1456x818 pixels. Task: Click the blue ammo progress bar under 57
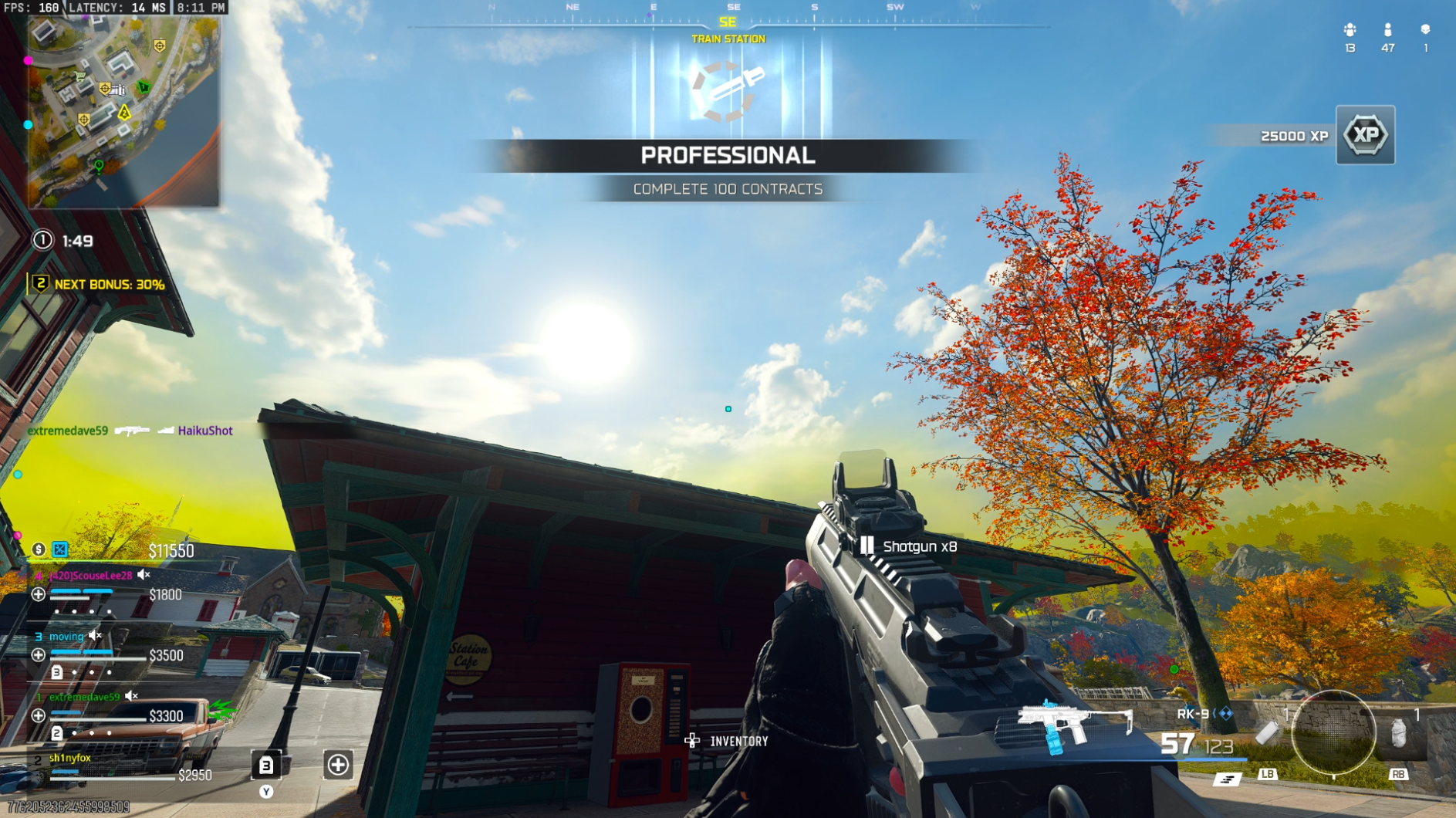[1214, 759]
